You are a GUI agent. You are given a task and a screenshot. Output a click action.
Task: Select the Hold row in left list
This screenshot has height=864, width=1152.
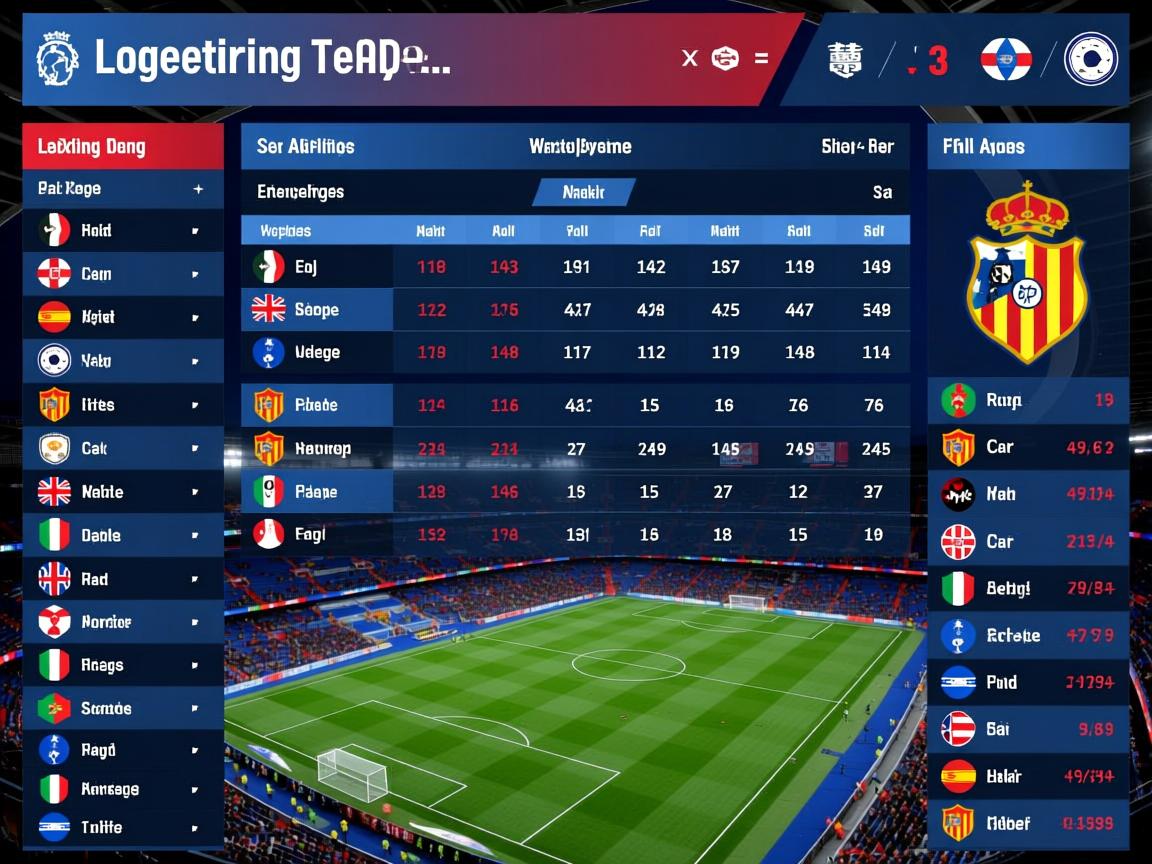coord(122,231)
